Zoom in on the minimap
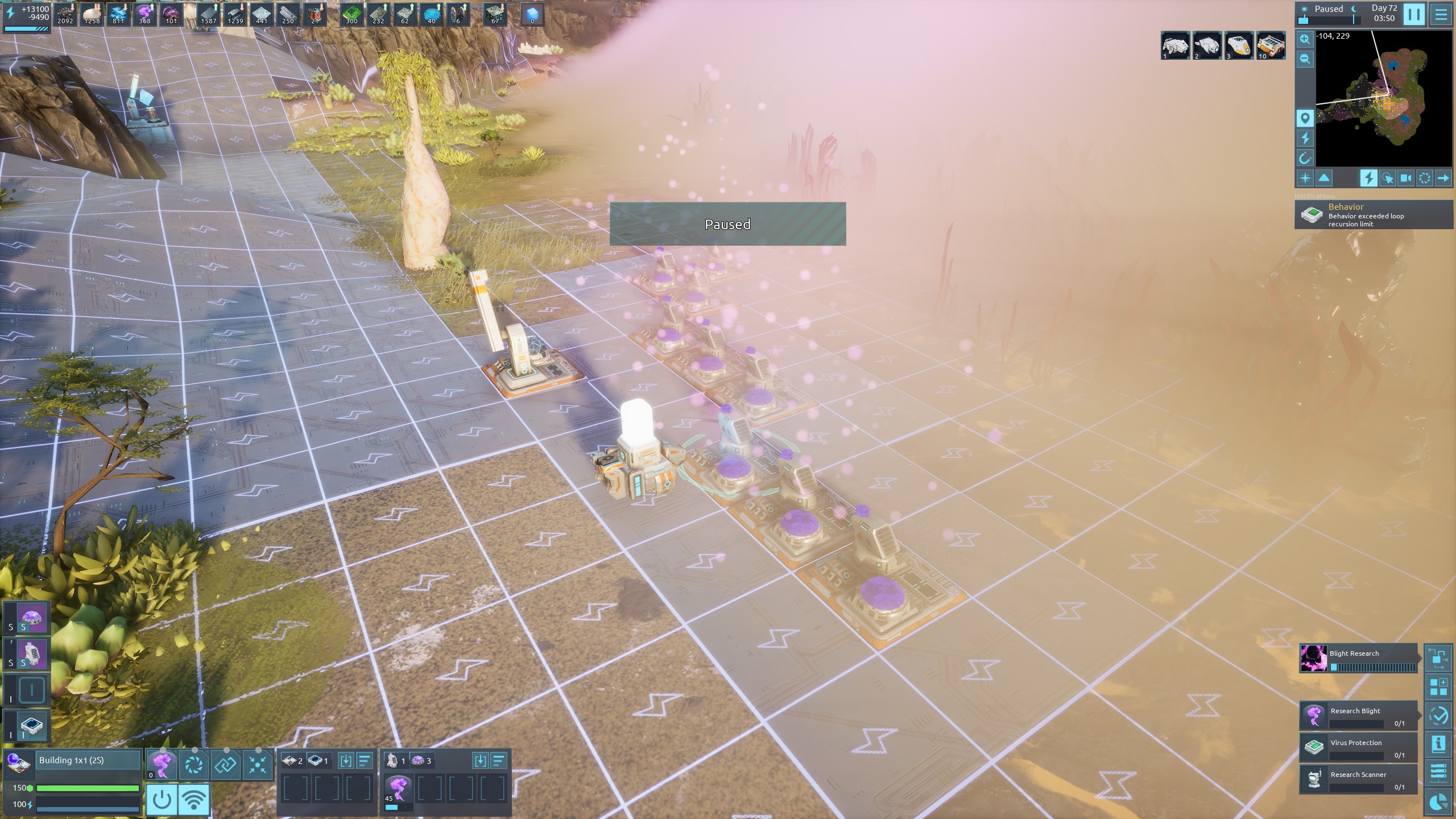1456x819 pixels. pyautogui.click(x=1305, y=39)
